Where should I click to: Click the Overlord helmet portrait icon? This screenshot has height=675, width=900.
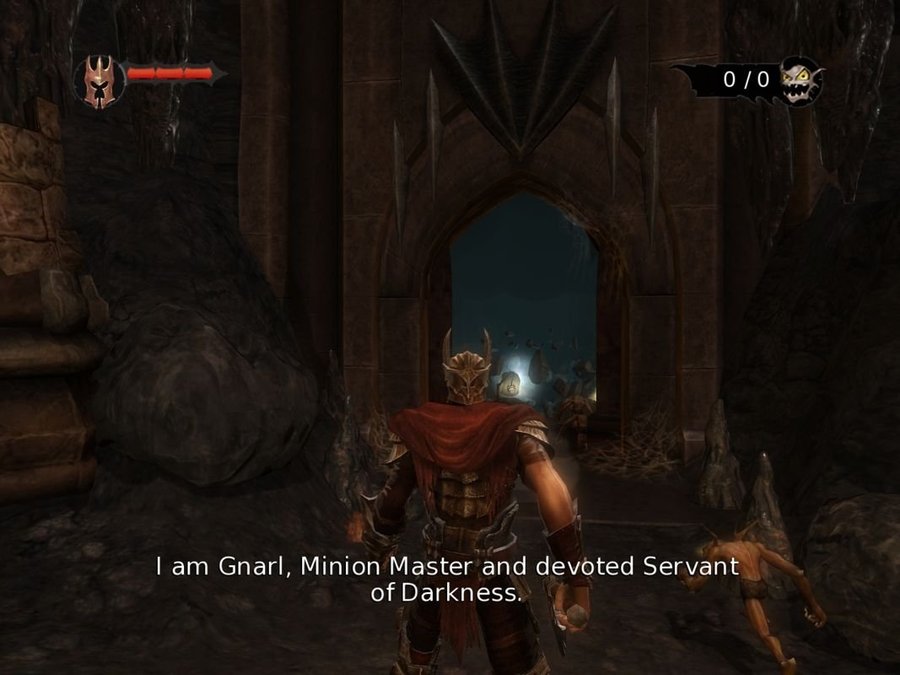tap(99, 79)
